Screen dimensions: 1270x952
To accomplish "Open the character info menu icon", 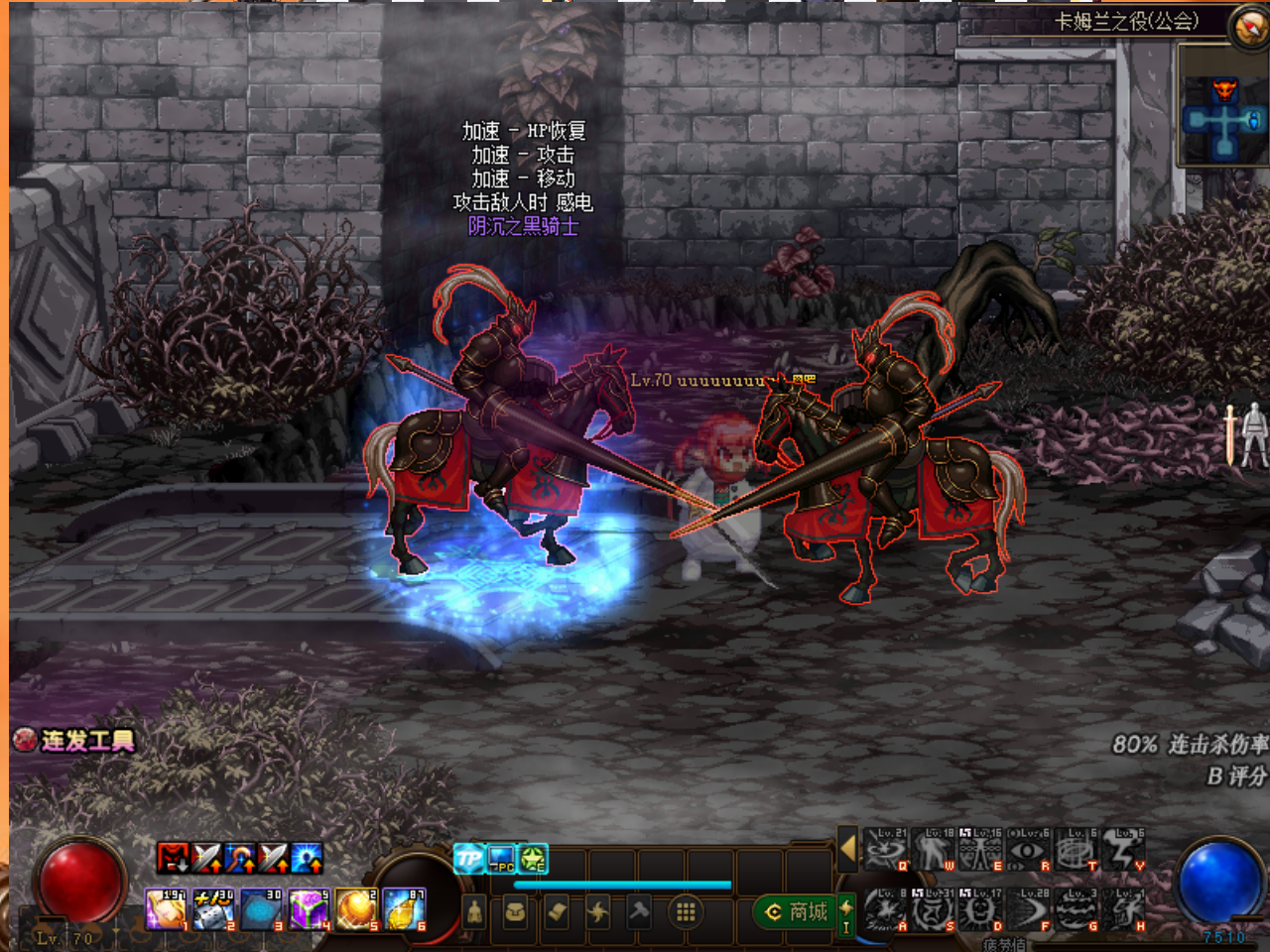I will coord(474,911).
